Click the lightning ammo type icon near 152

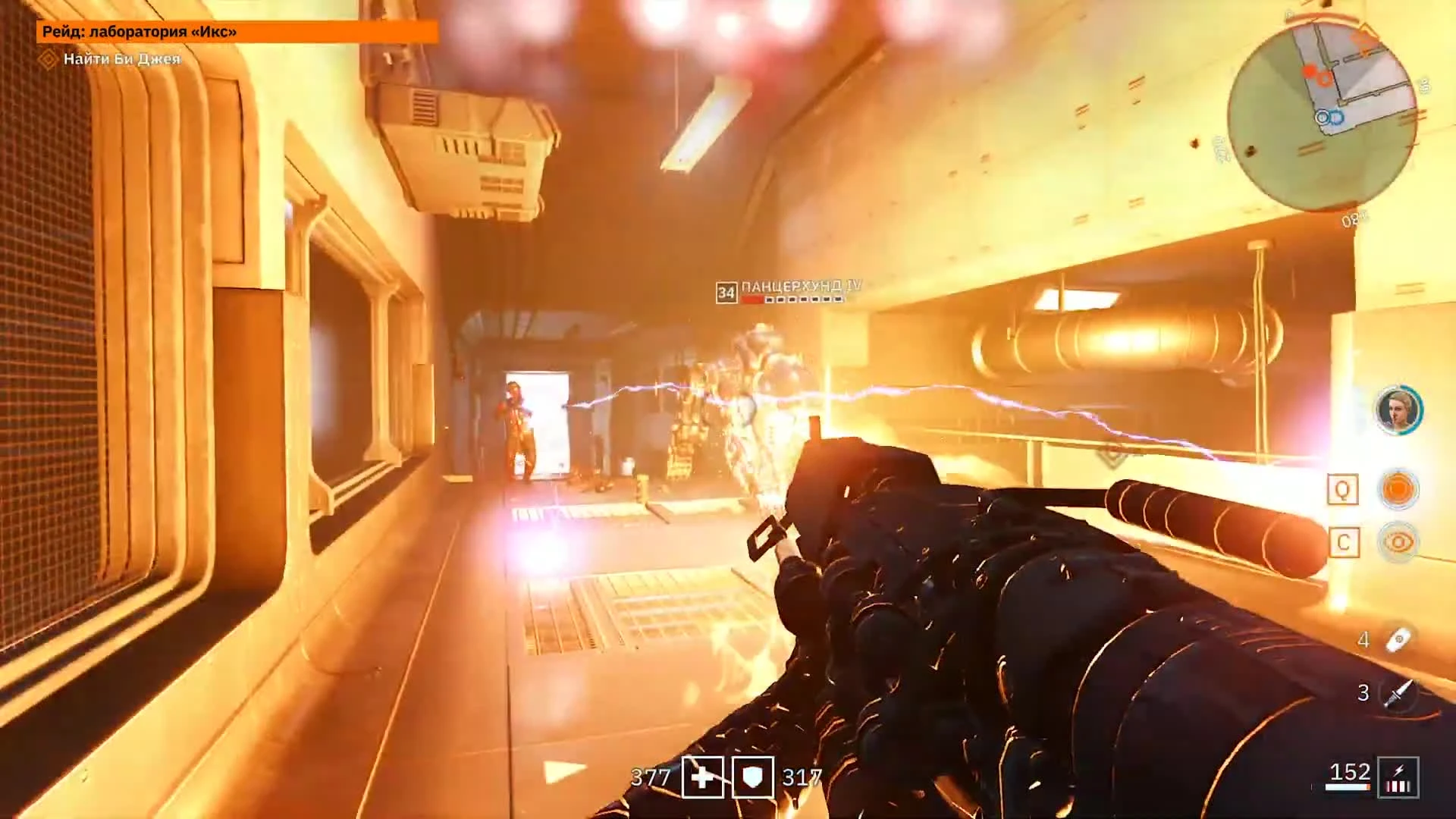click(x=1398, y=777)
